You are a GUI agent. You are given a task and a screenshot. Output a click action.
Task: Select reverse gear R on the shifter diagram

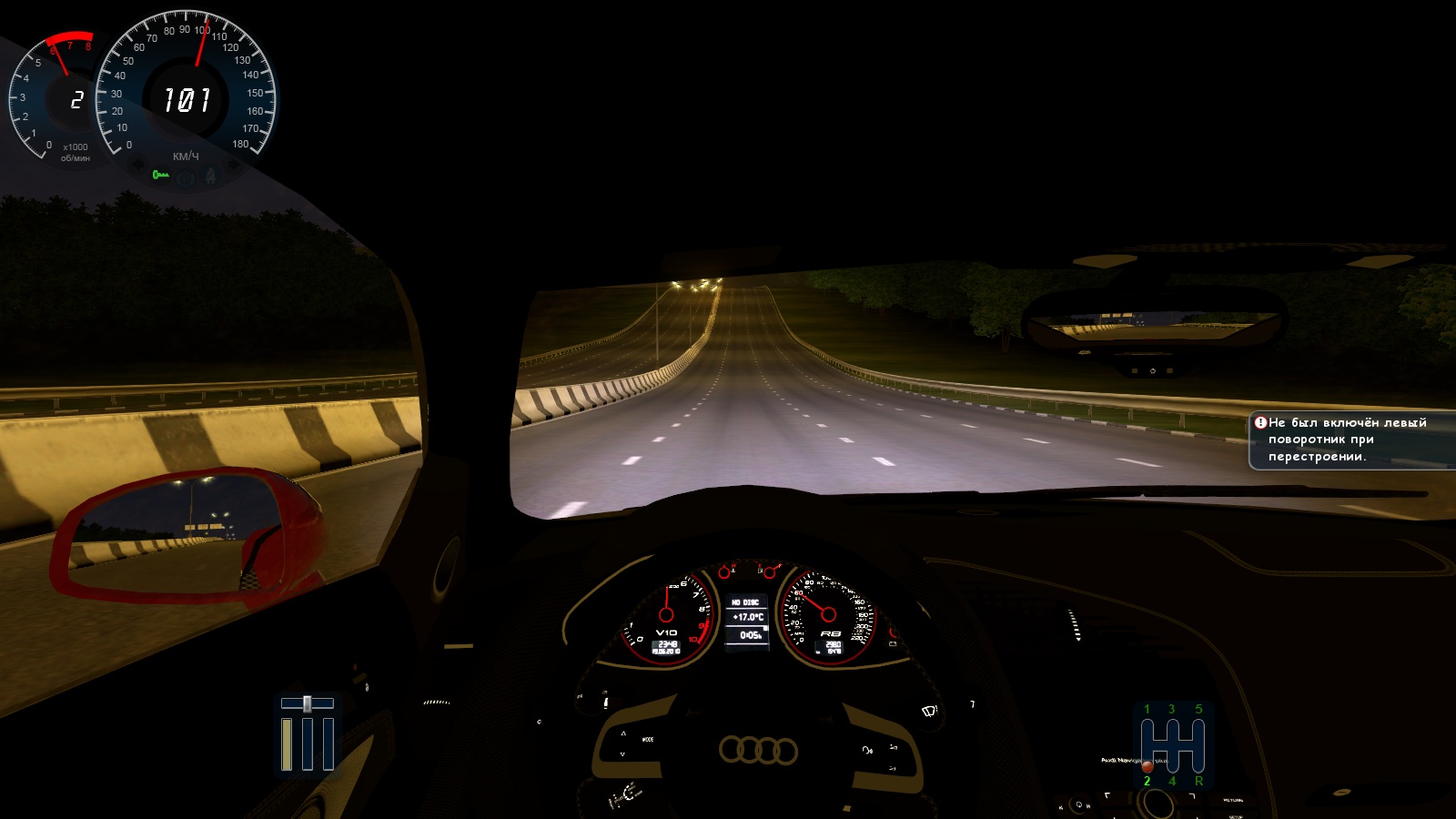(x=1198, y=781)
